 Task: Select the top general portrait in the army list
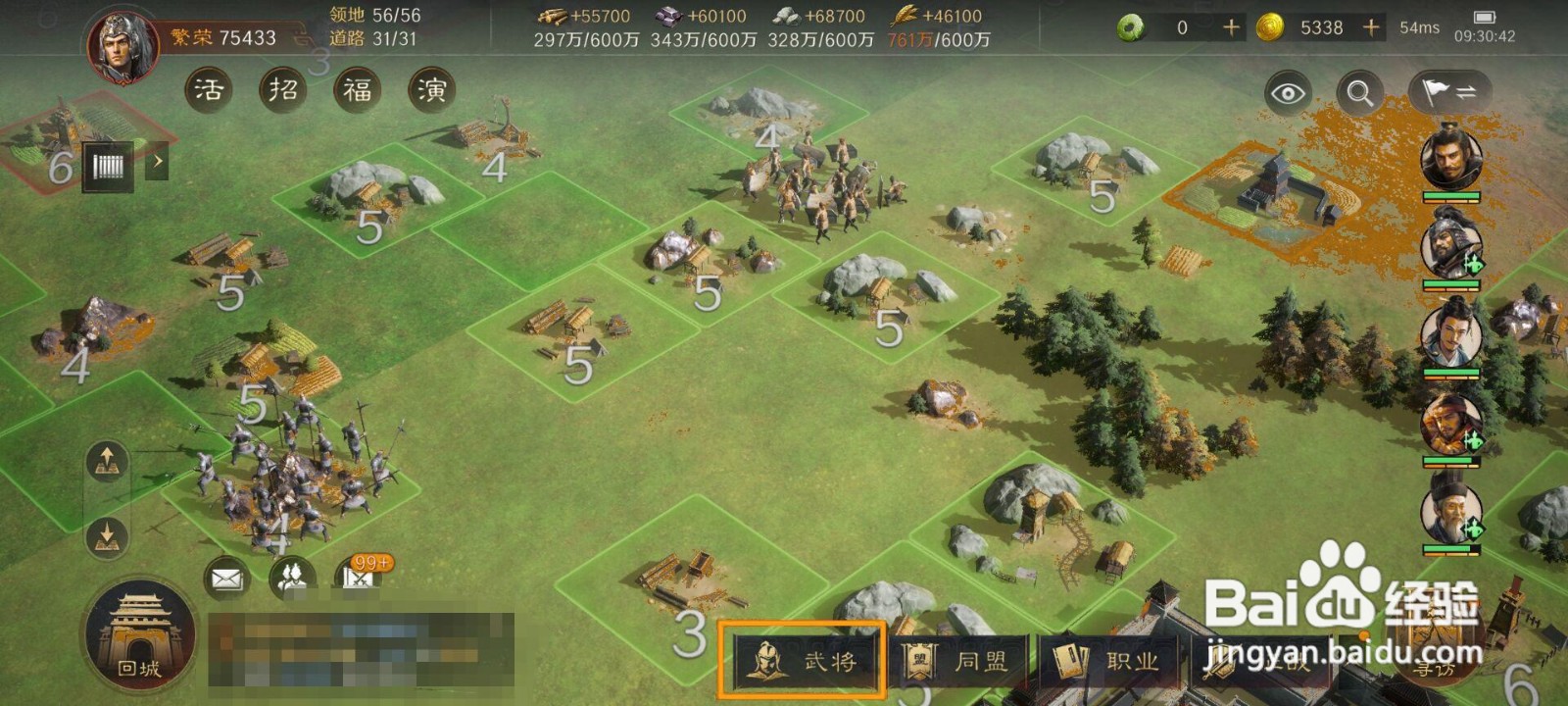(x=1451, y=157)
